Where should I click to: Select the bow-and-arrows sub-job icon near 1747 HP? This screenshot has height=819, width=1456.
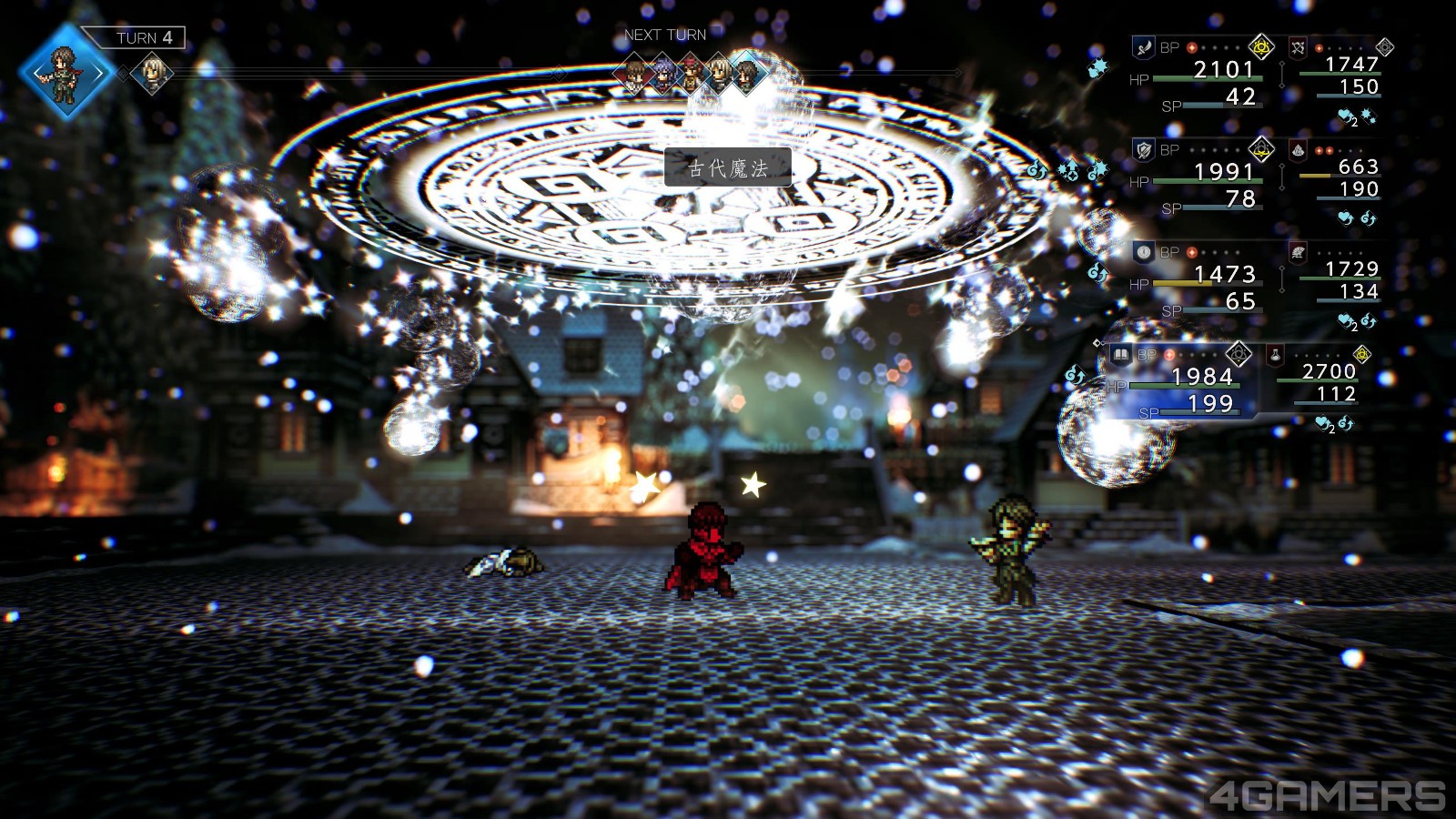(1299, 47)
